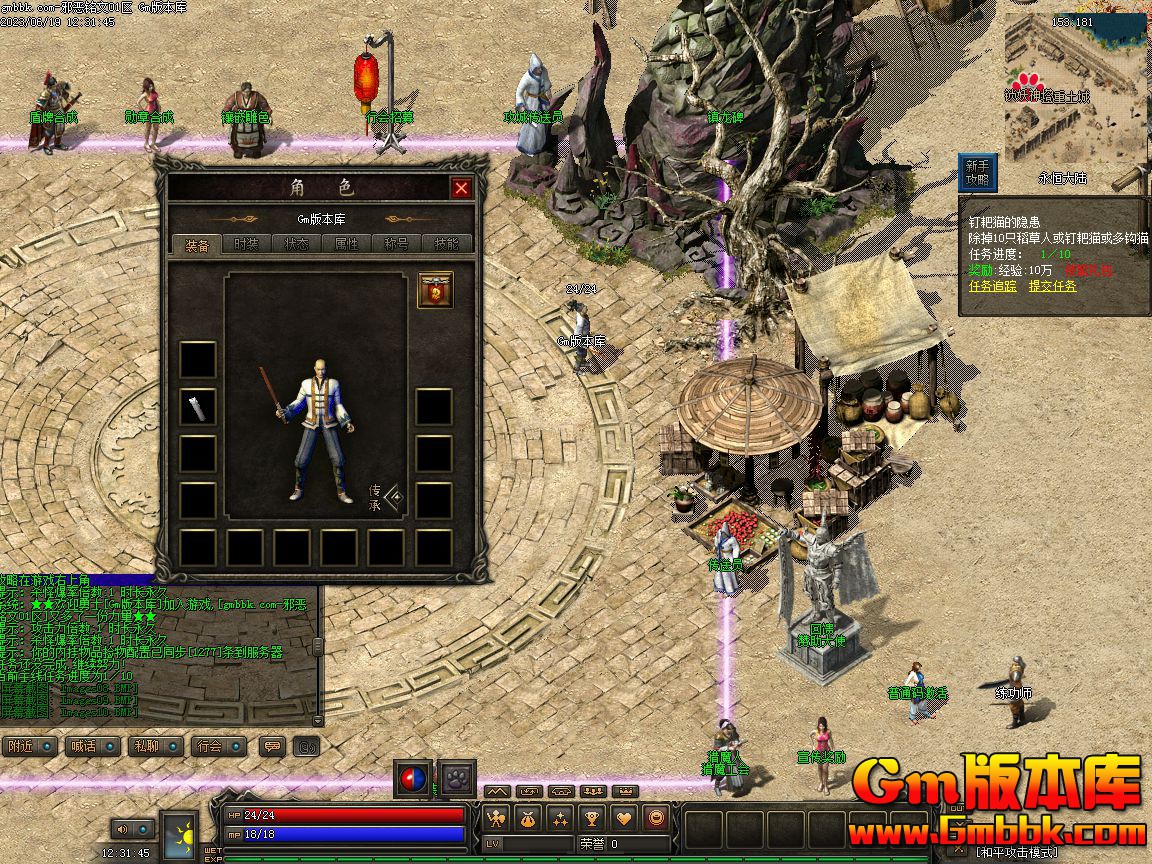Switch to the 时装 tab
The image size is (1152, 864).
(246, 245)
